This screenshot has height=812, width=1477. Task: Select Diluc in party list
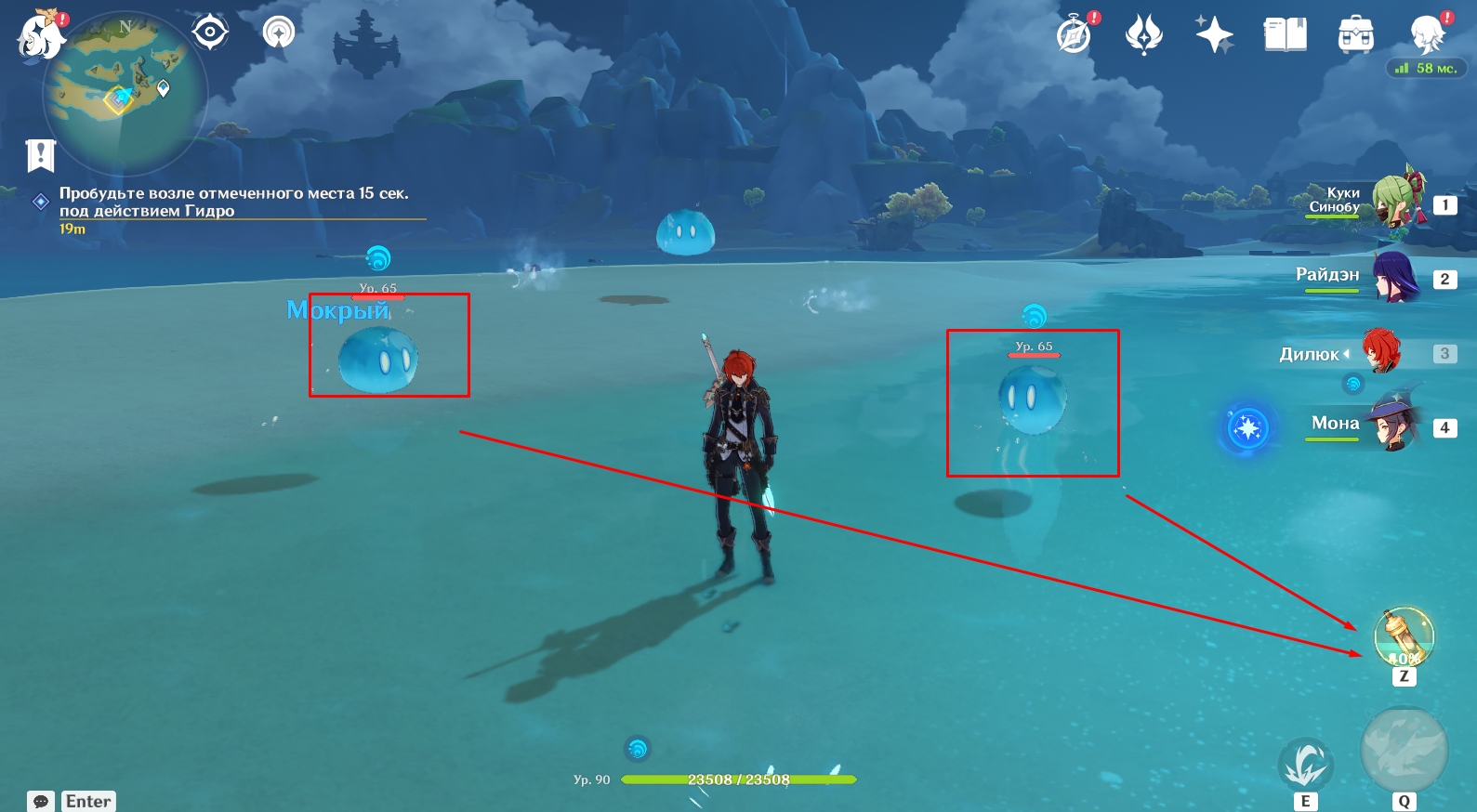click(x=1380, y=353)
